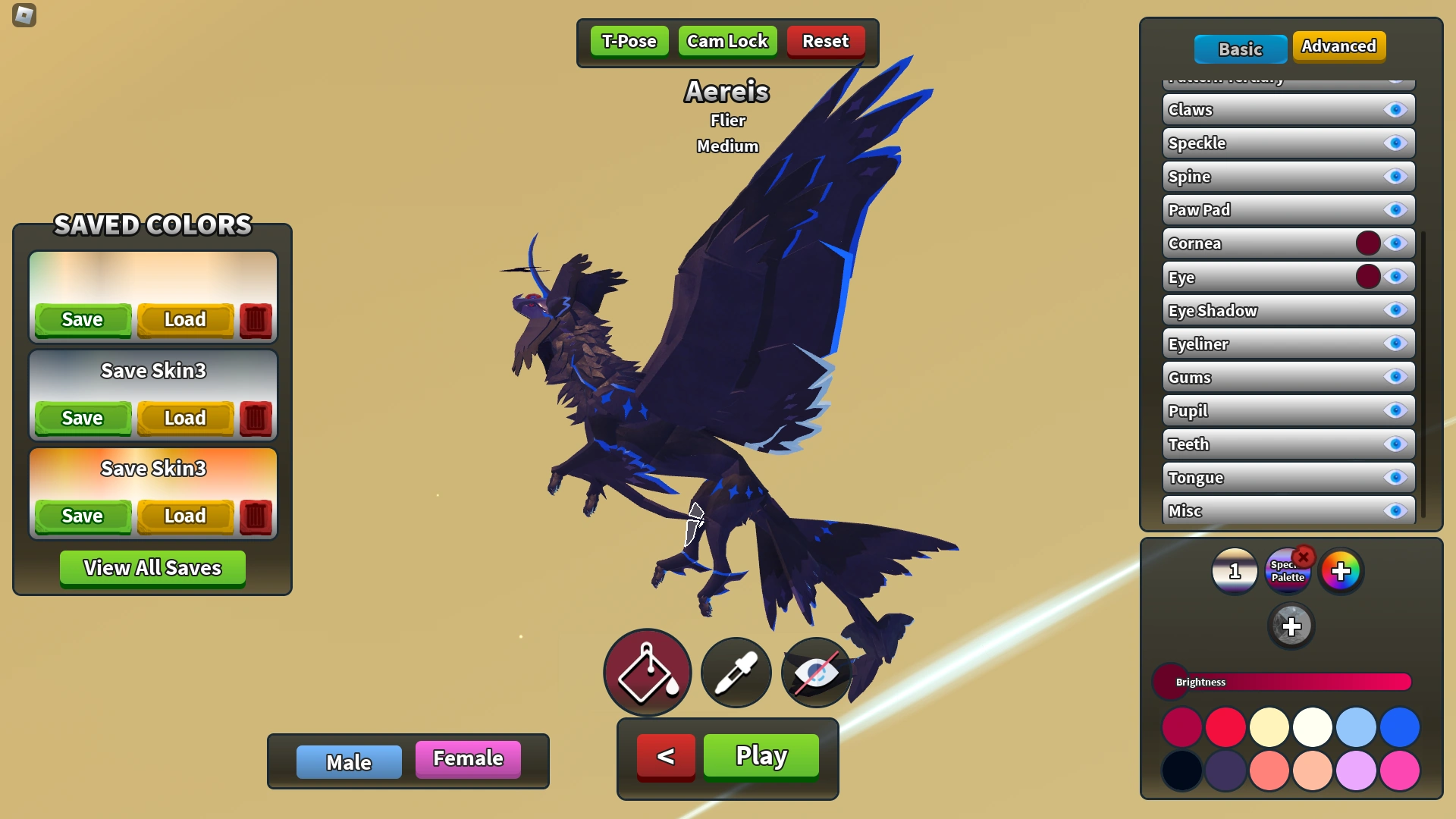The height and width of the screenshot is (819, 1456).
Task: Select the eyedropper color picker tool
Action: pos(735,673)
